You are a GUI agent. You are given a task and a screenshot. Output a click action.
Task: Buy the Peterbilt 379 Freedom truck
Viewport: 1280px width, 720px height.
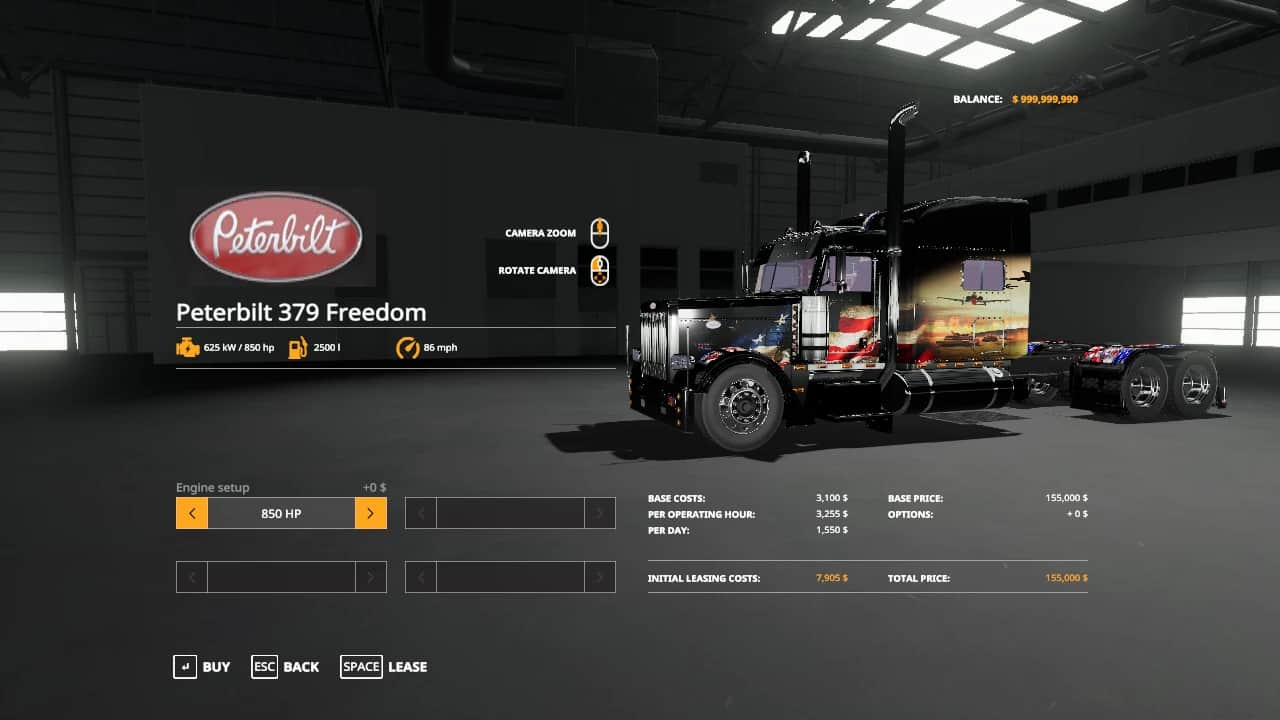coord(202,667)
